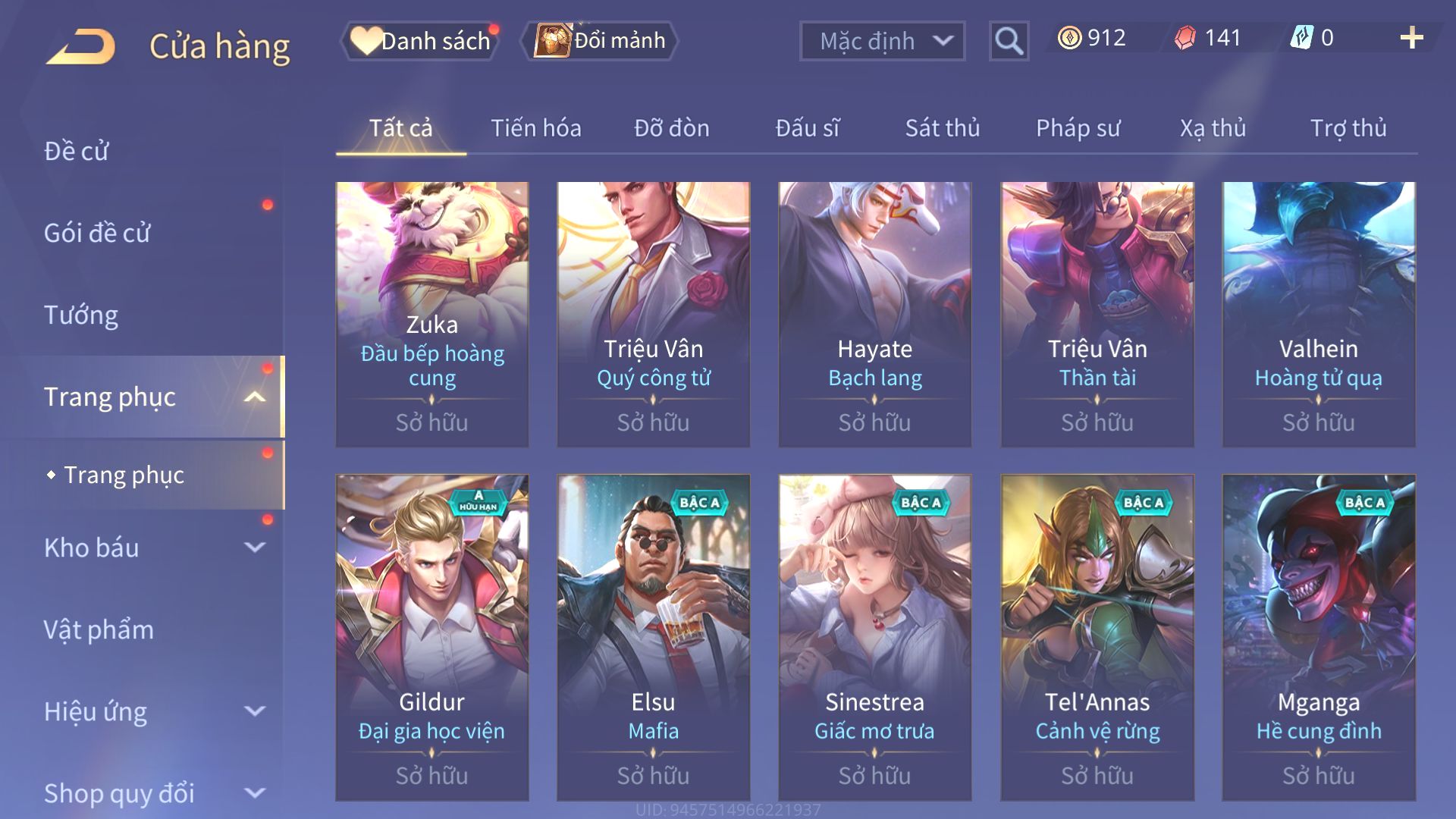The height and width of the screenshot is (819, 1456).
Task: View Sinestrea Giấc mơ trưa skin
Action: click(874, 637)
